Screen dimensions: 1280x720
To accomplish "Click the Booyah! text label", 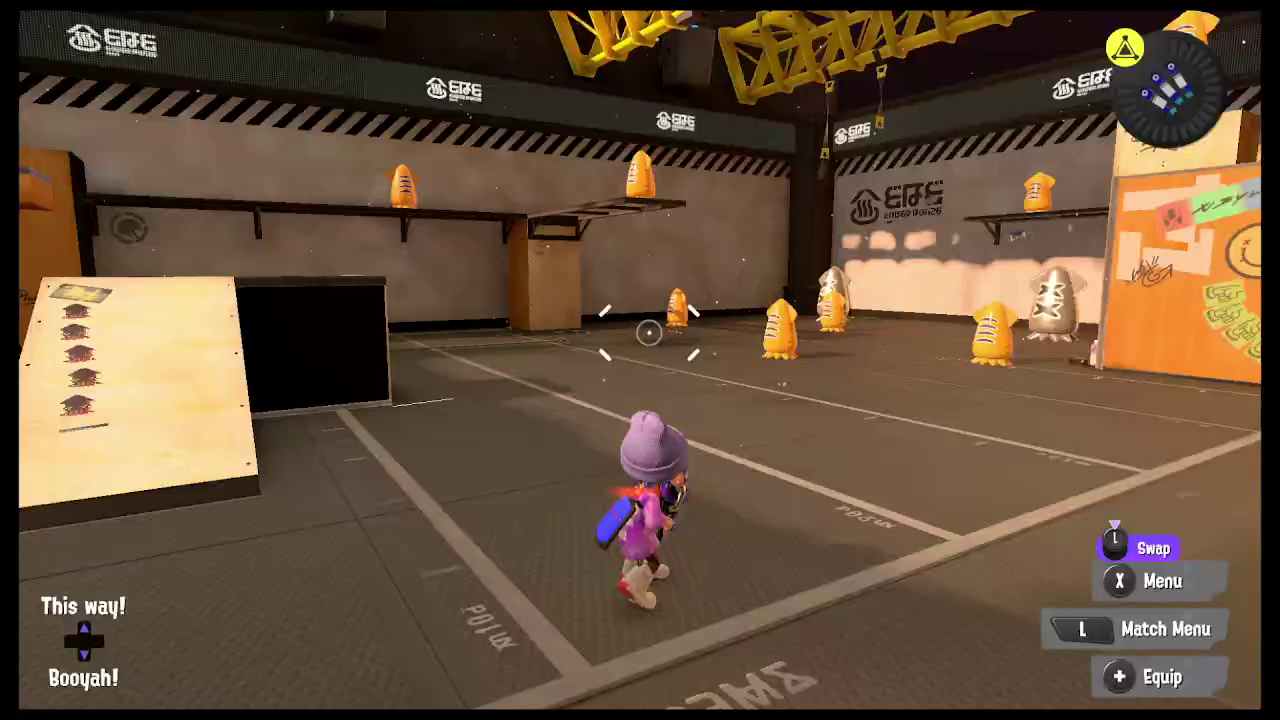I will 83,678.
